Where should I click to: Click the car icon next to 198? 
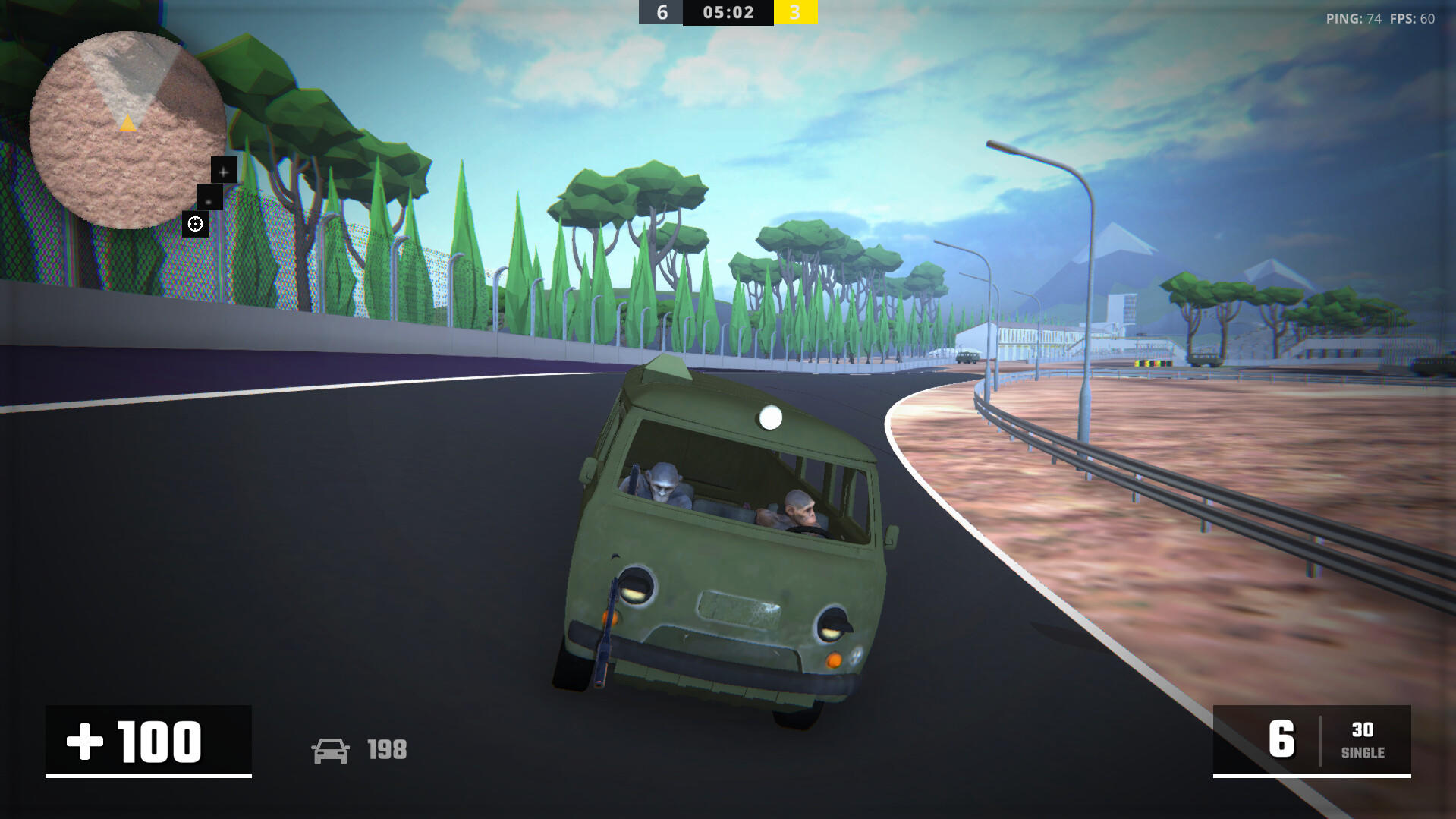click(331, 751)
